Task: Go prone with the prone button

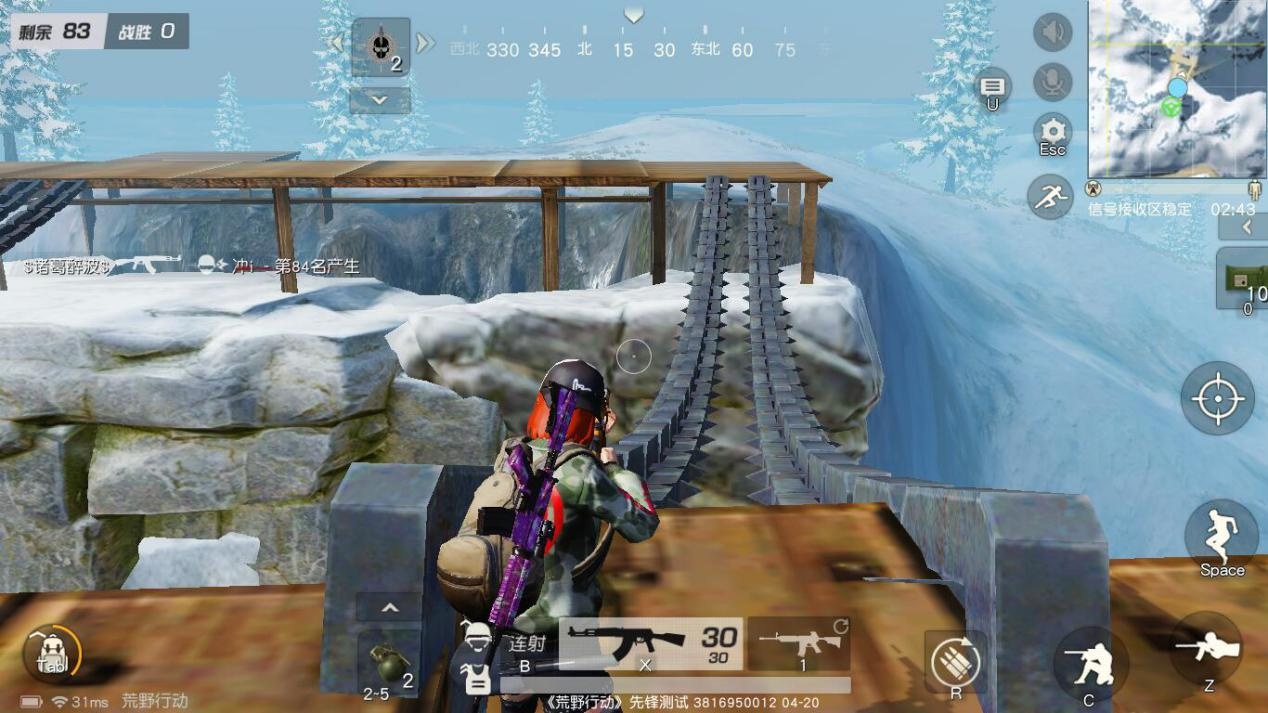Action: pos(1207,650)
